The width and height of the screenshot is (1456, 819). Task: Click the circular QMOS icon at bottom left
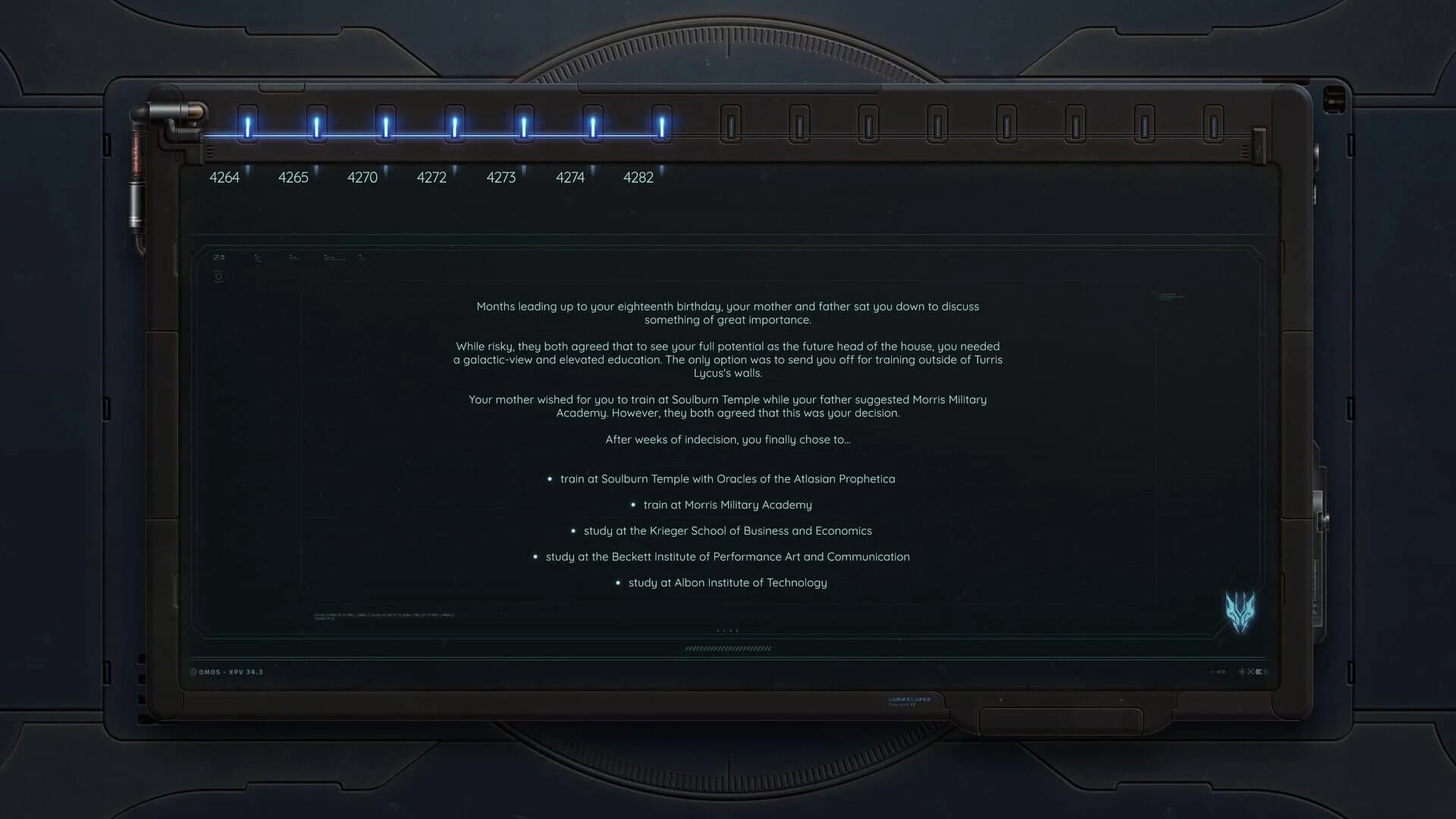pos(194,672)
